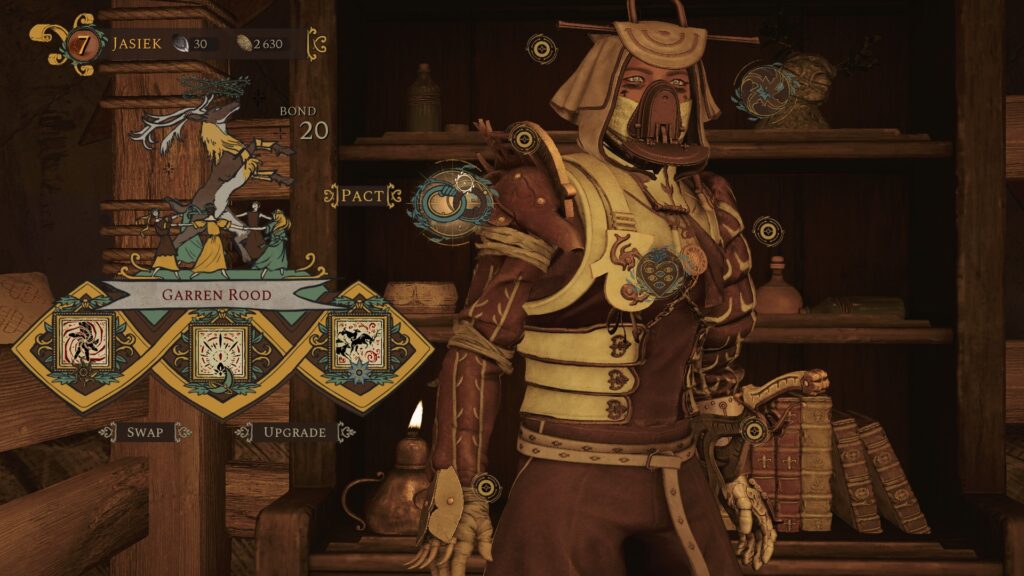
Task: Choose the blue swirl emblem beside the head
Action: tap(765, 91)
